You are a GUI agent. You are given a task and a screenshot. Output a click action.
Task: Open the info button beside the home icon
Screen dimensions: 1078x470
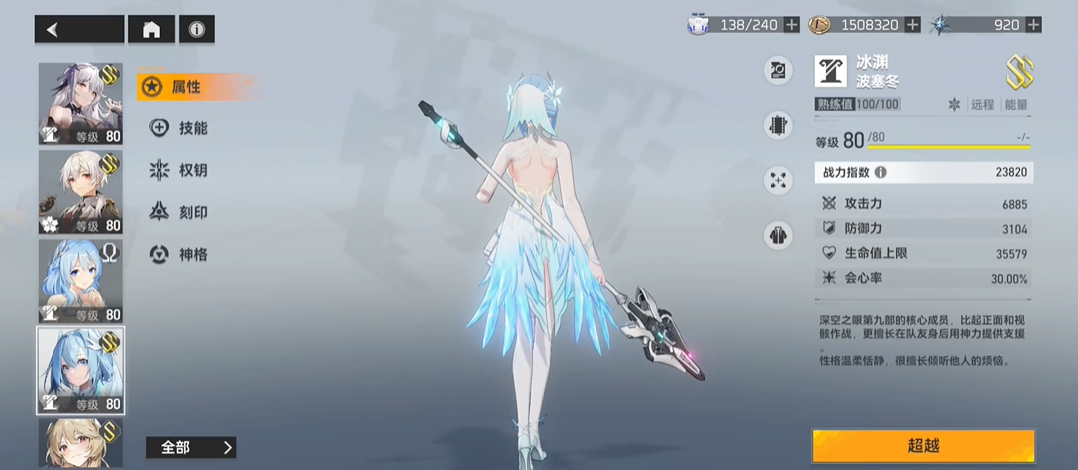click(197, 30)
